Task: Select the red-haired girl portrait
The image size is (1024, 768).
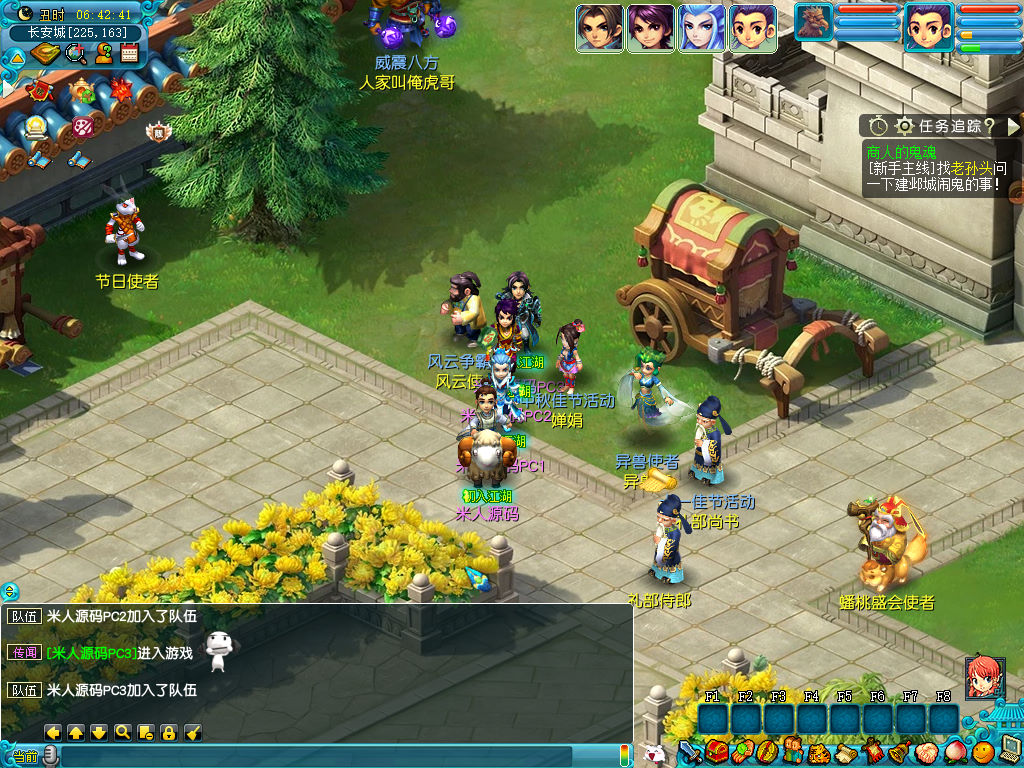Action: (984, 677)
